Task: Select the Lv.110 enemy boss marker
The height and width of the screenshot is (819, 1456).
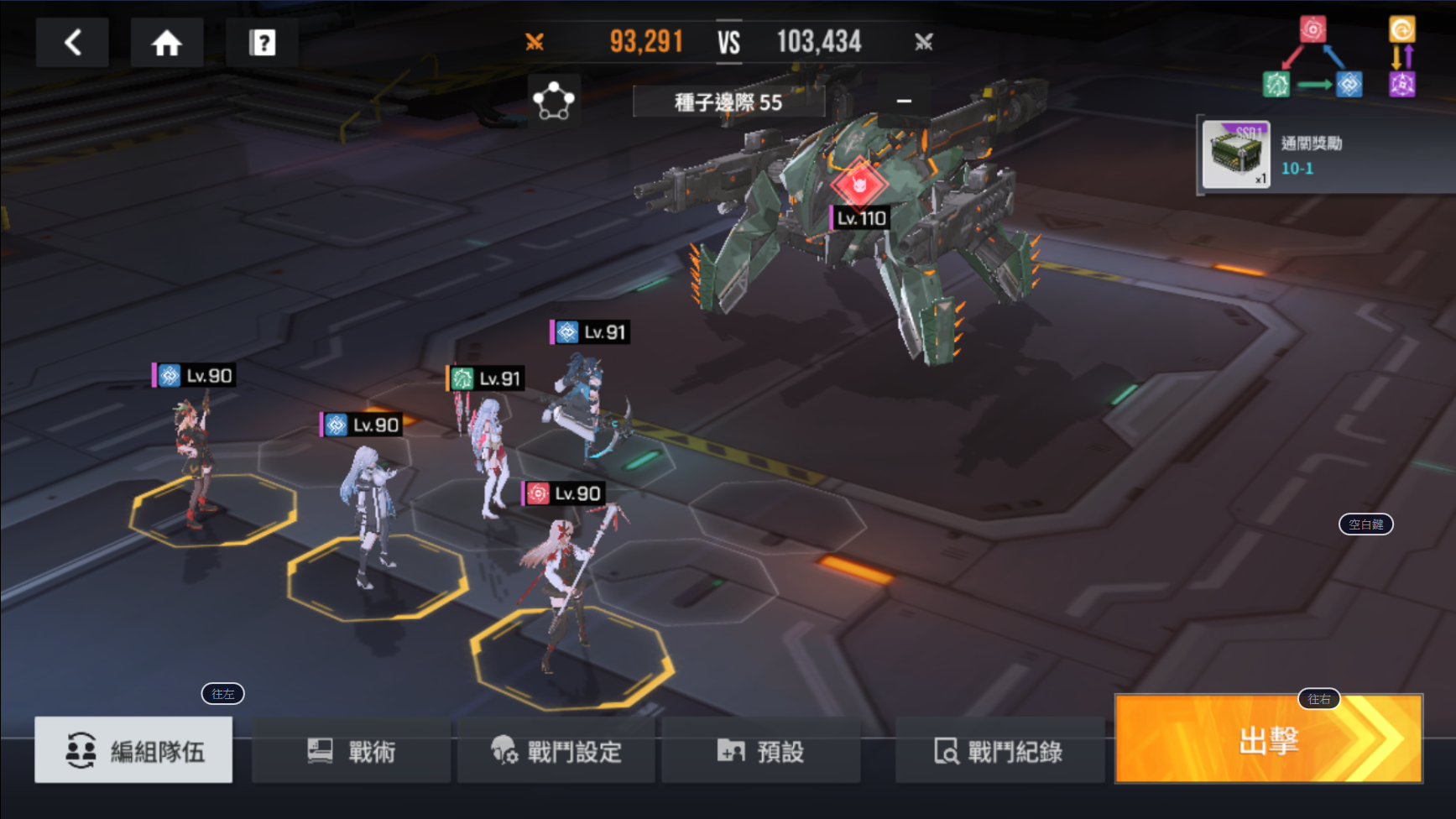Action: coord(859,185)
